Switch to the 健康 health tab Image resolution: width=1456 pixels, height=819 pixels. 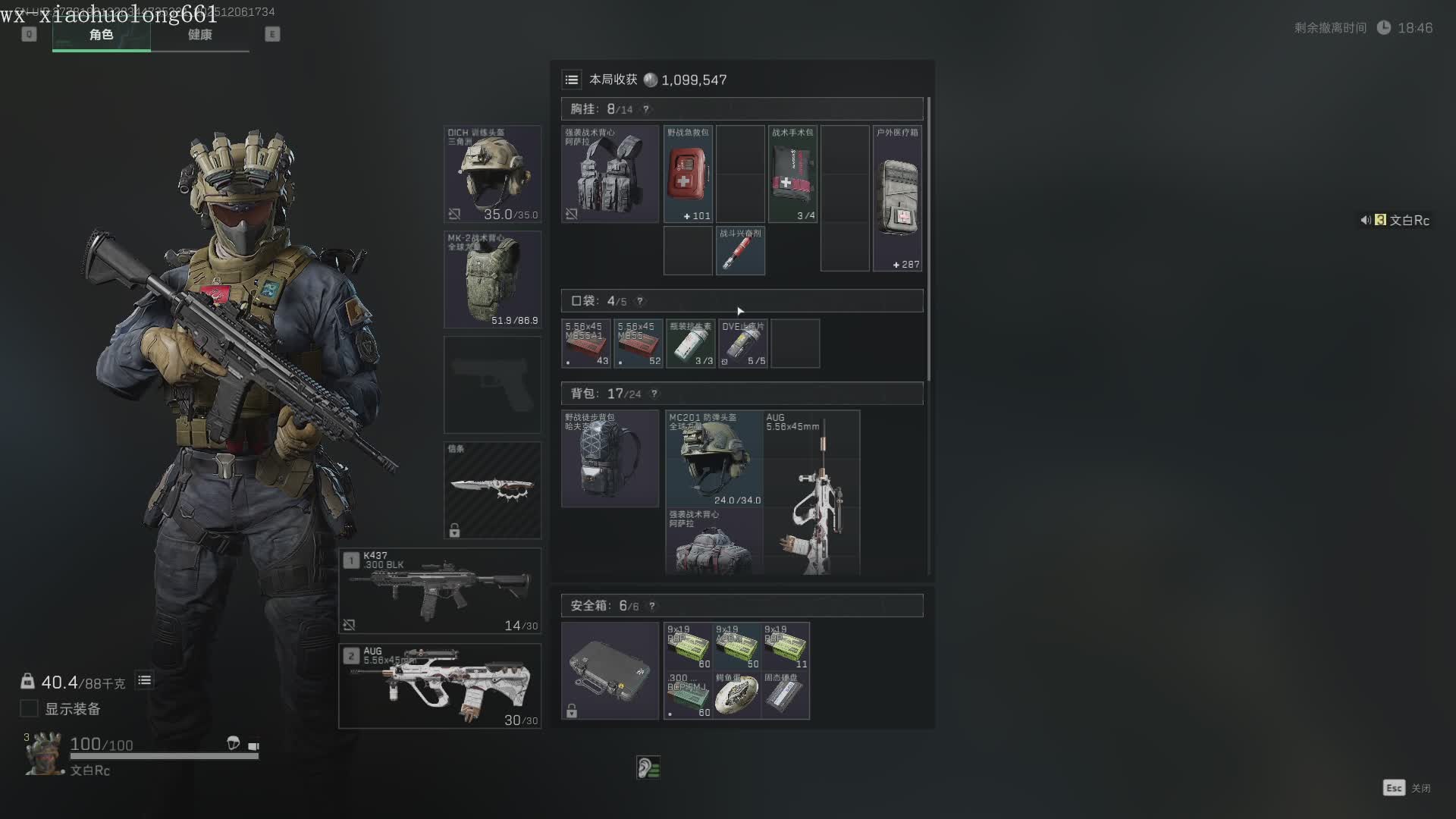click(x=199, y=35)
